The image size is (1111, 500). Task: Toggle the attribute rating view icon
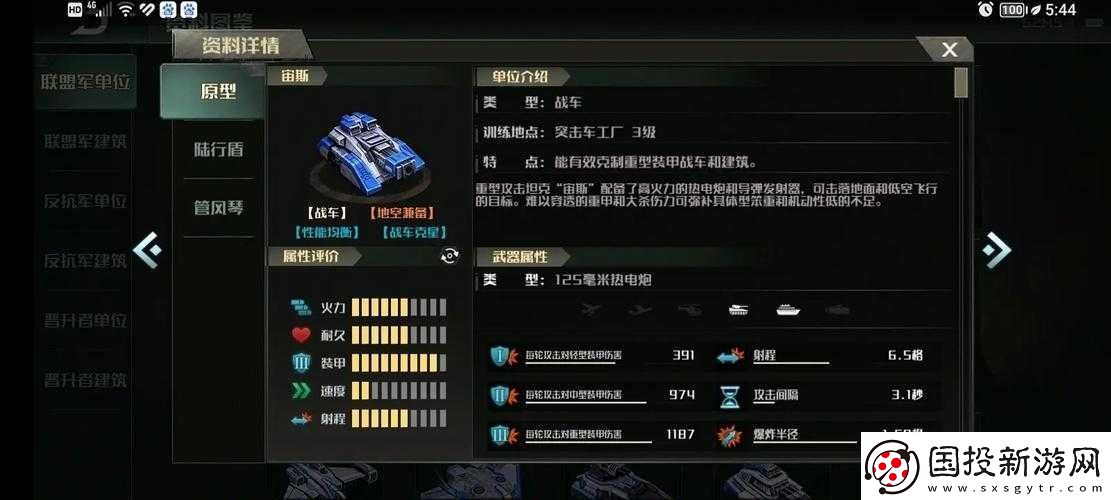point(449,257)
